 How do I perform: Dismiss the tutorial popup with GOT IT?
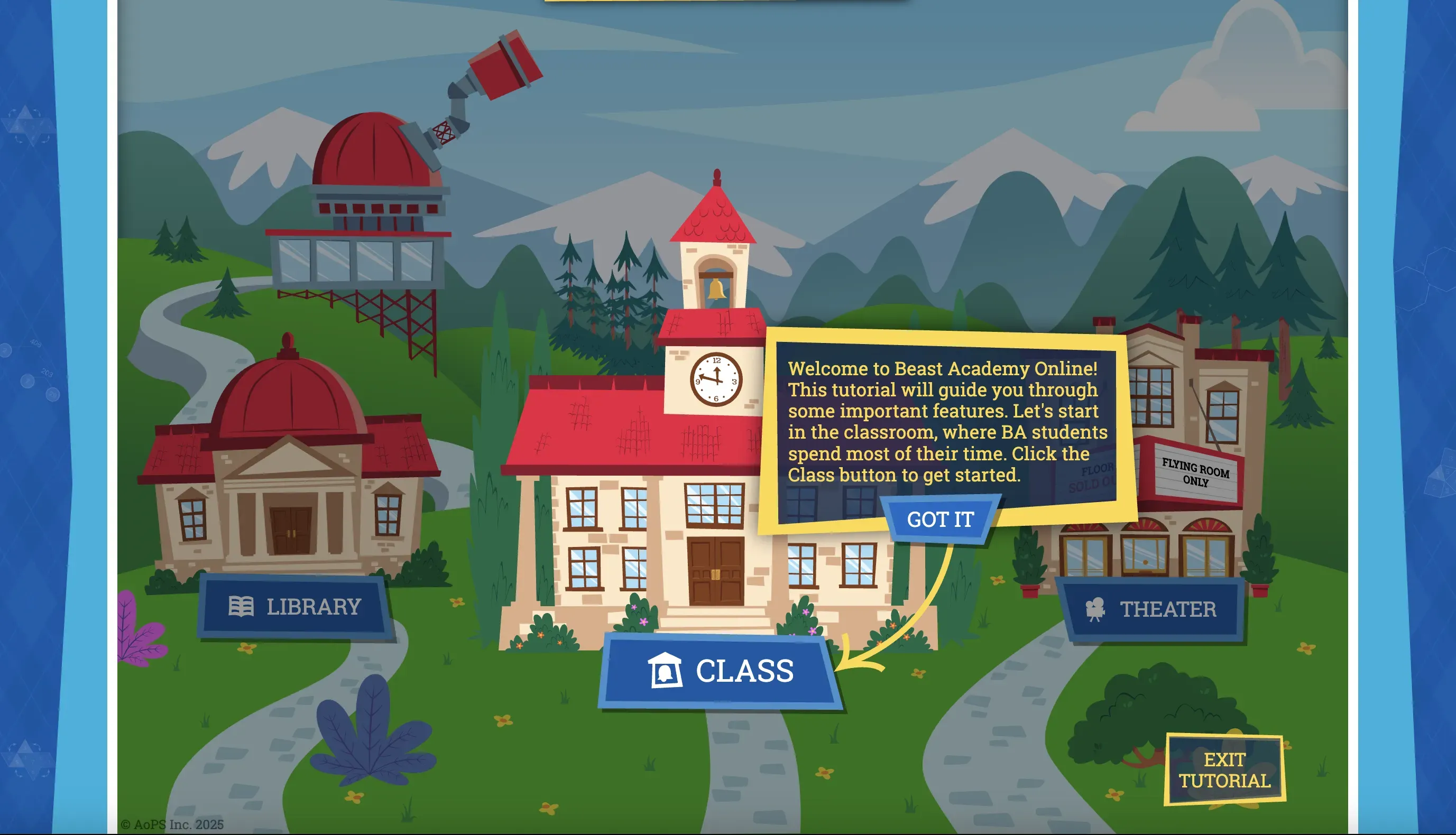941,519
